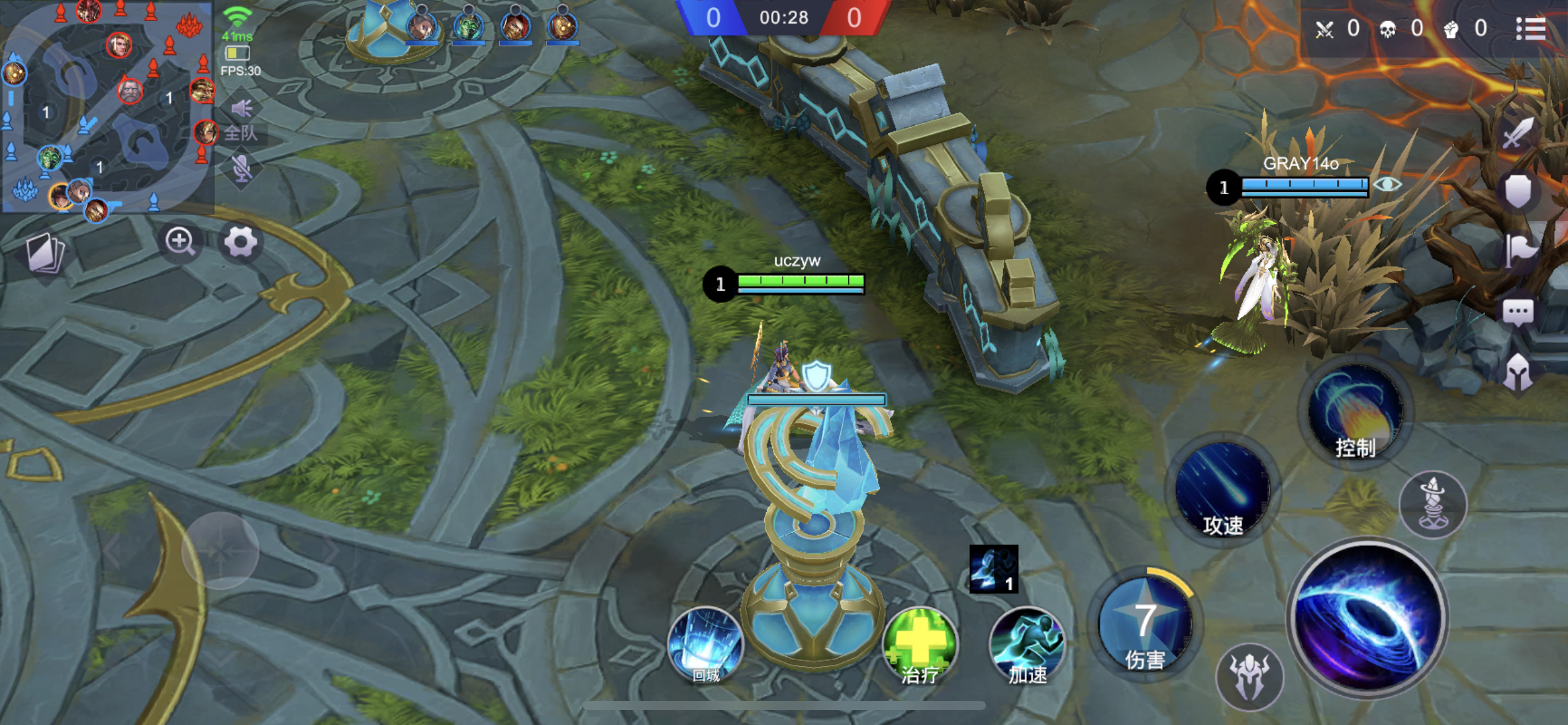Open the gear settings menu
The height and width of the screenshot is (725, 1568).
pyautogui.click(x=240, y=242)
